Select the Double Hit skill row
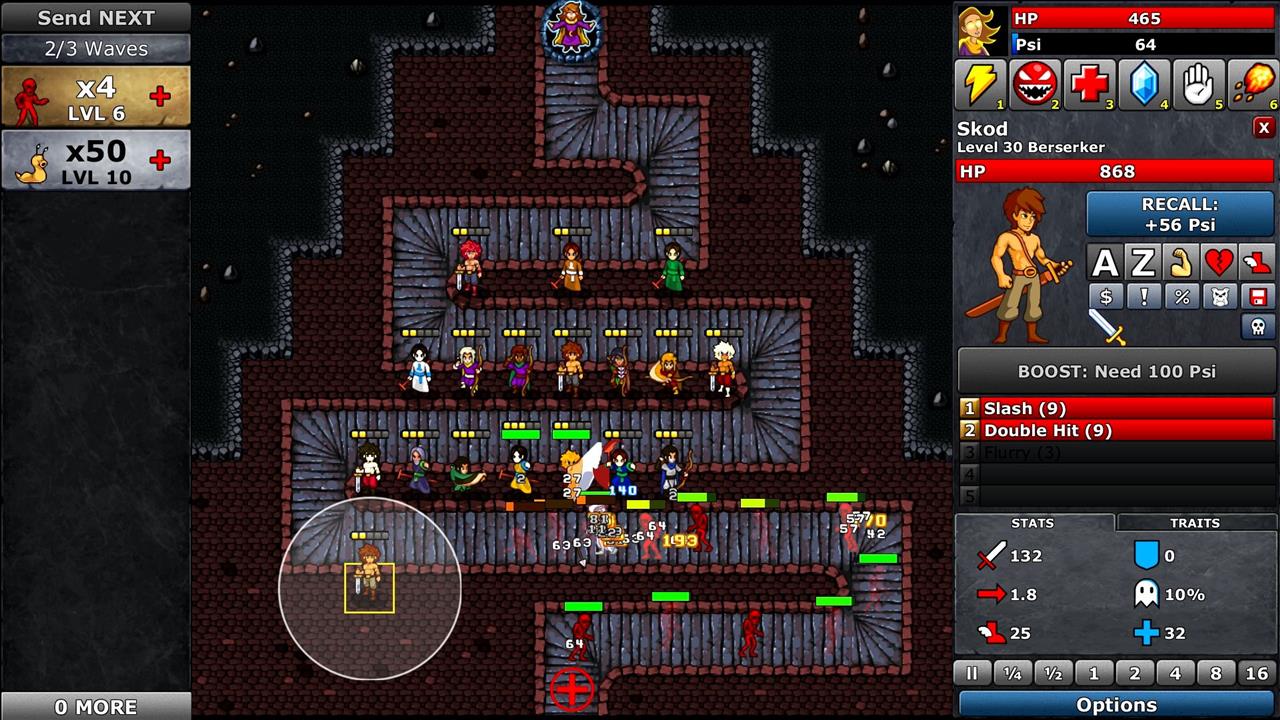 [1116, 430]
